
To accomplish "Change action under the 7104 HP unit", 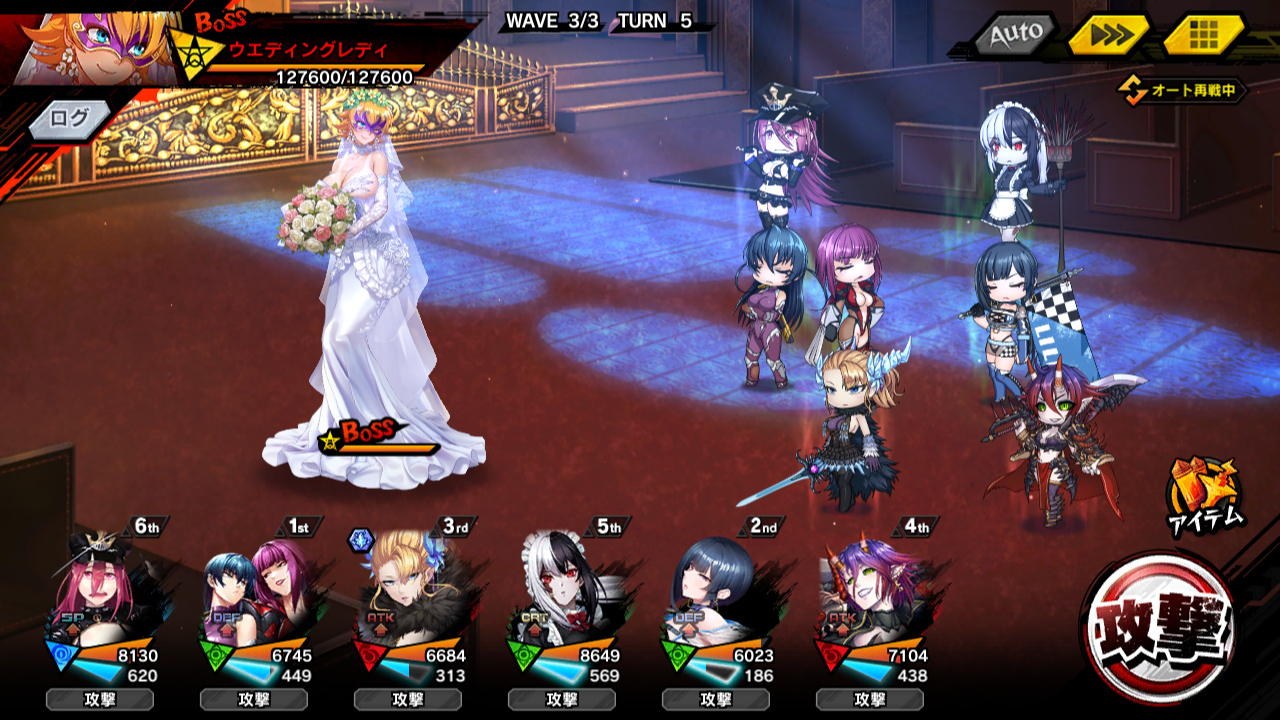I will coord(870,699).
